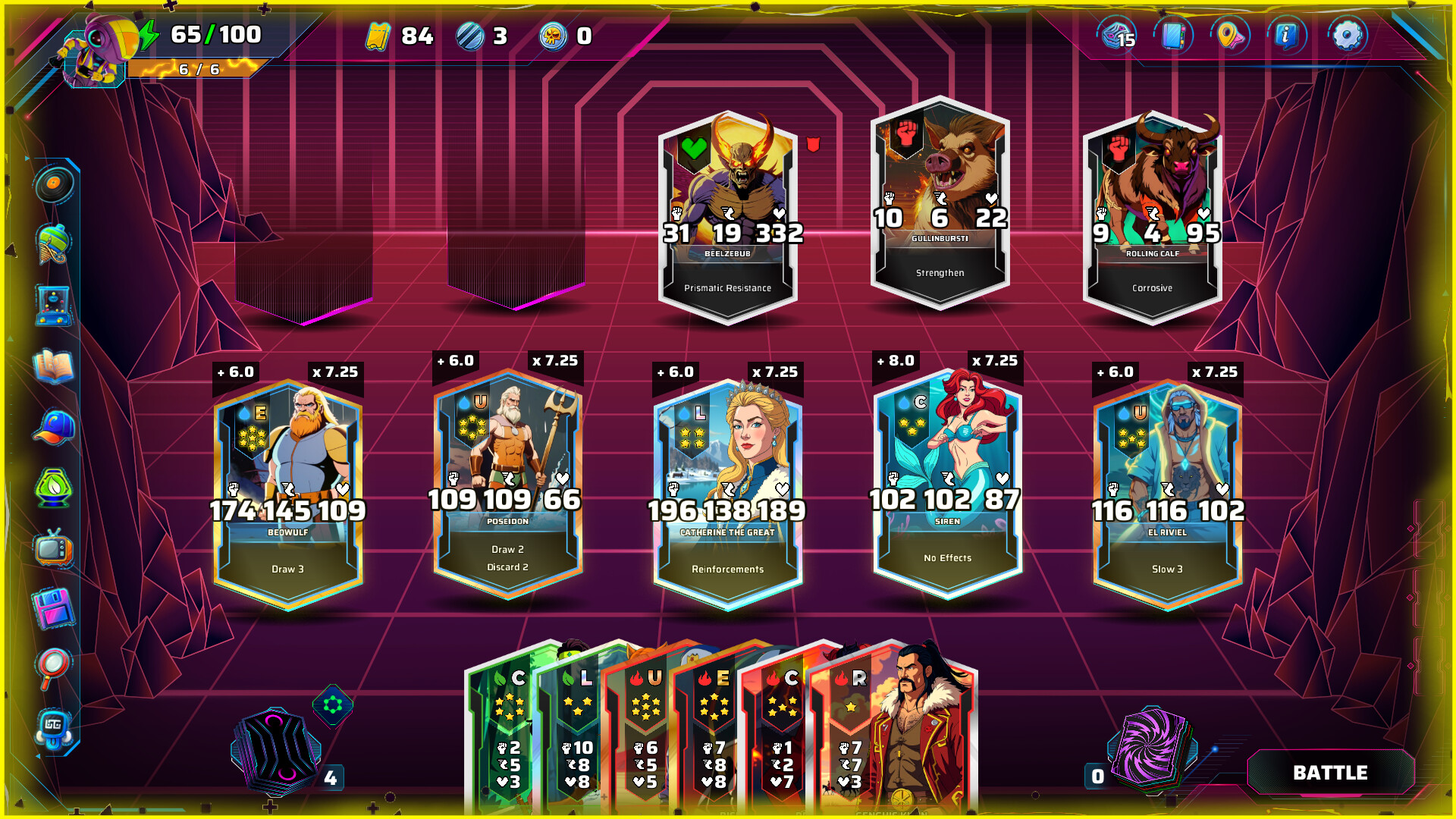Open the info icon at top right
This screenshot has width=1456, height=819.
point(1287,36)
